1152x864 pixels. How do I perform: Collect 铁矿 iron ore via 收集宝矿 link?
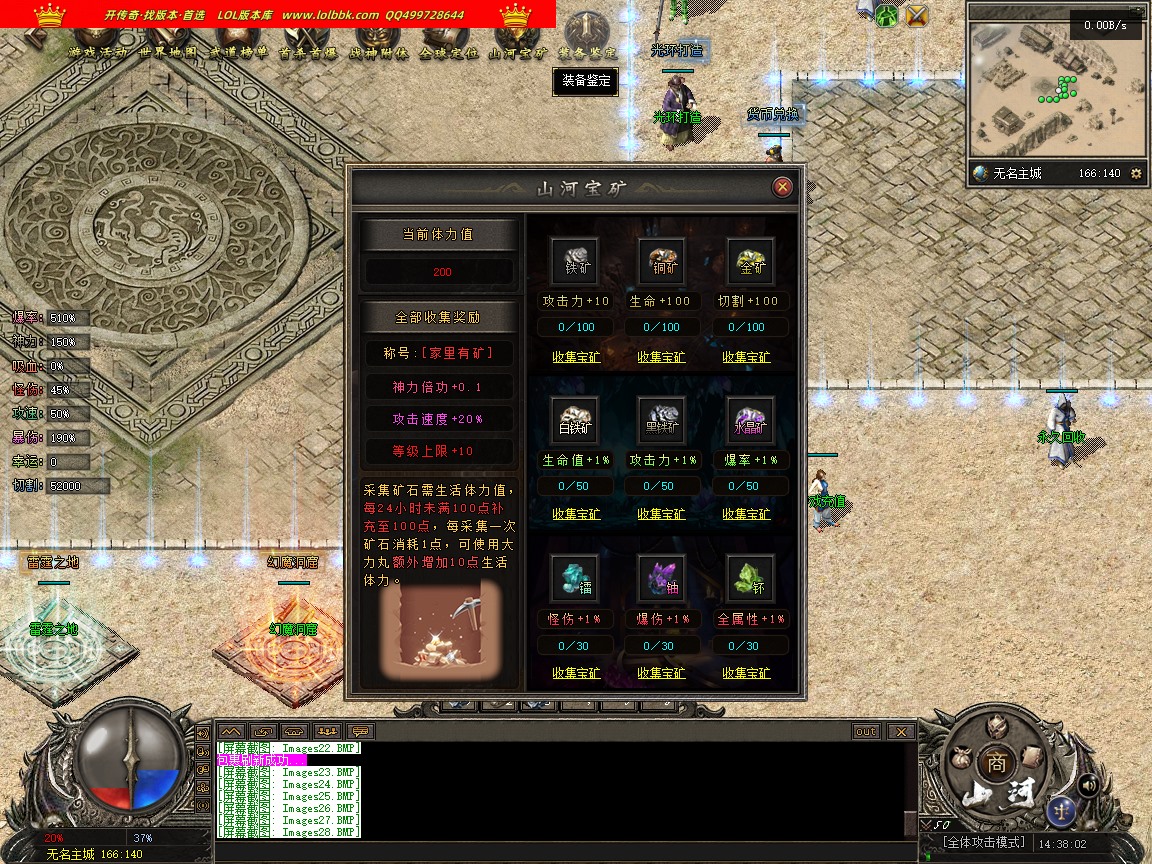coord(576,357)
